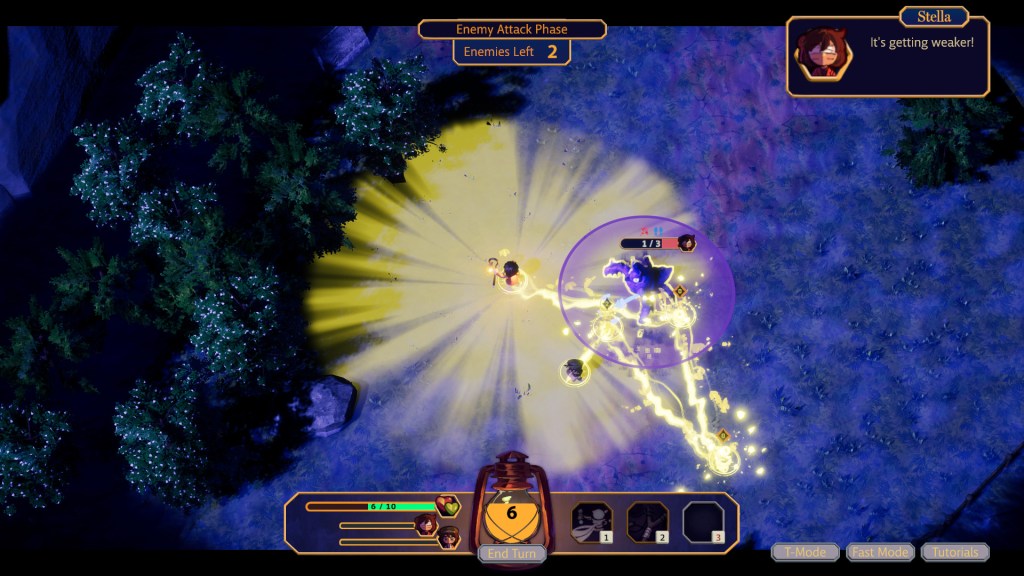
Task: Enable Fast Mode
Action: tap(880, 552)
